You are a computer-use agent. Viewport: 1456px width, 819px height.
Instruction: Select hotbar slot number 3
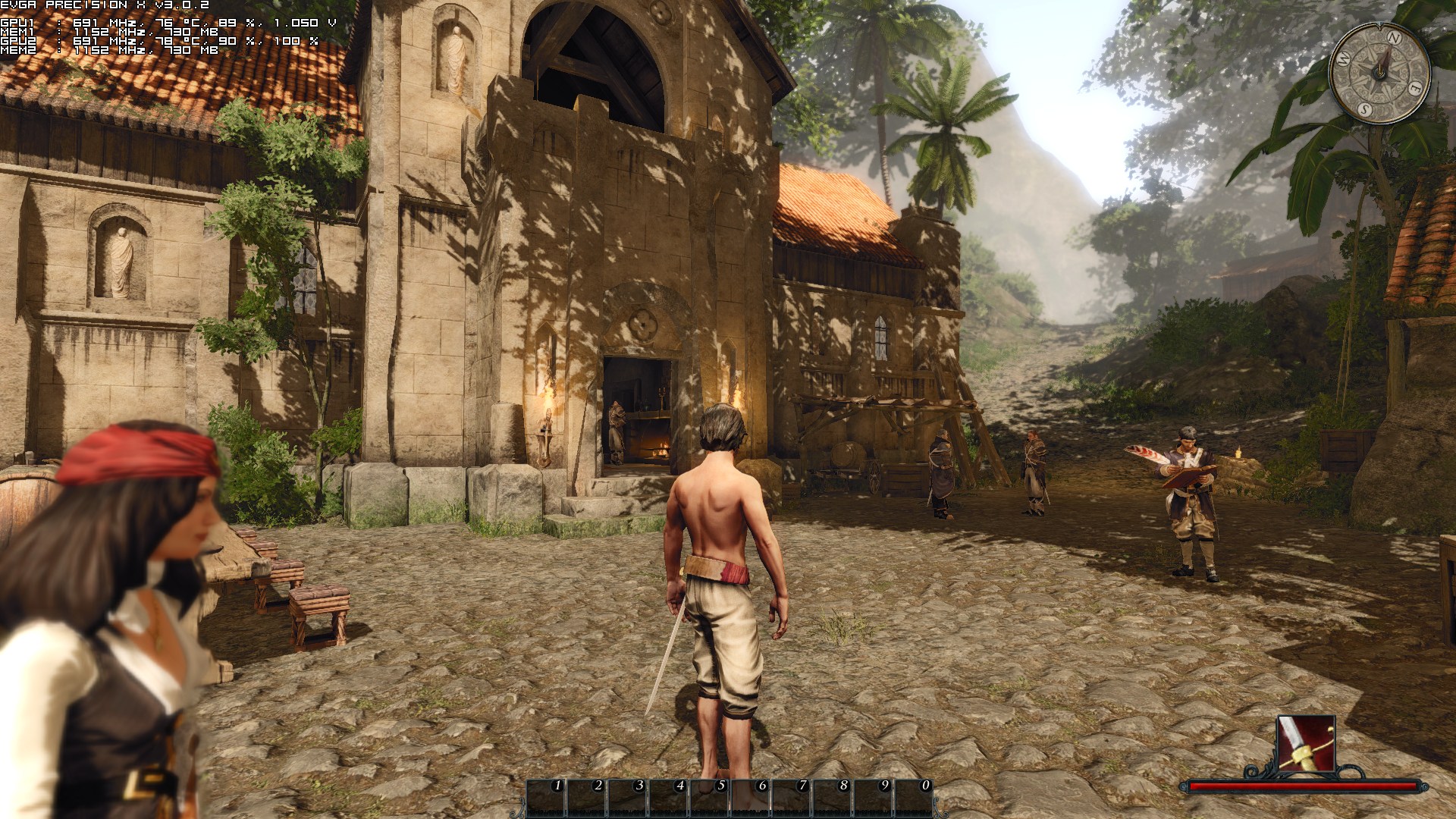tap(629, 798)
